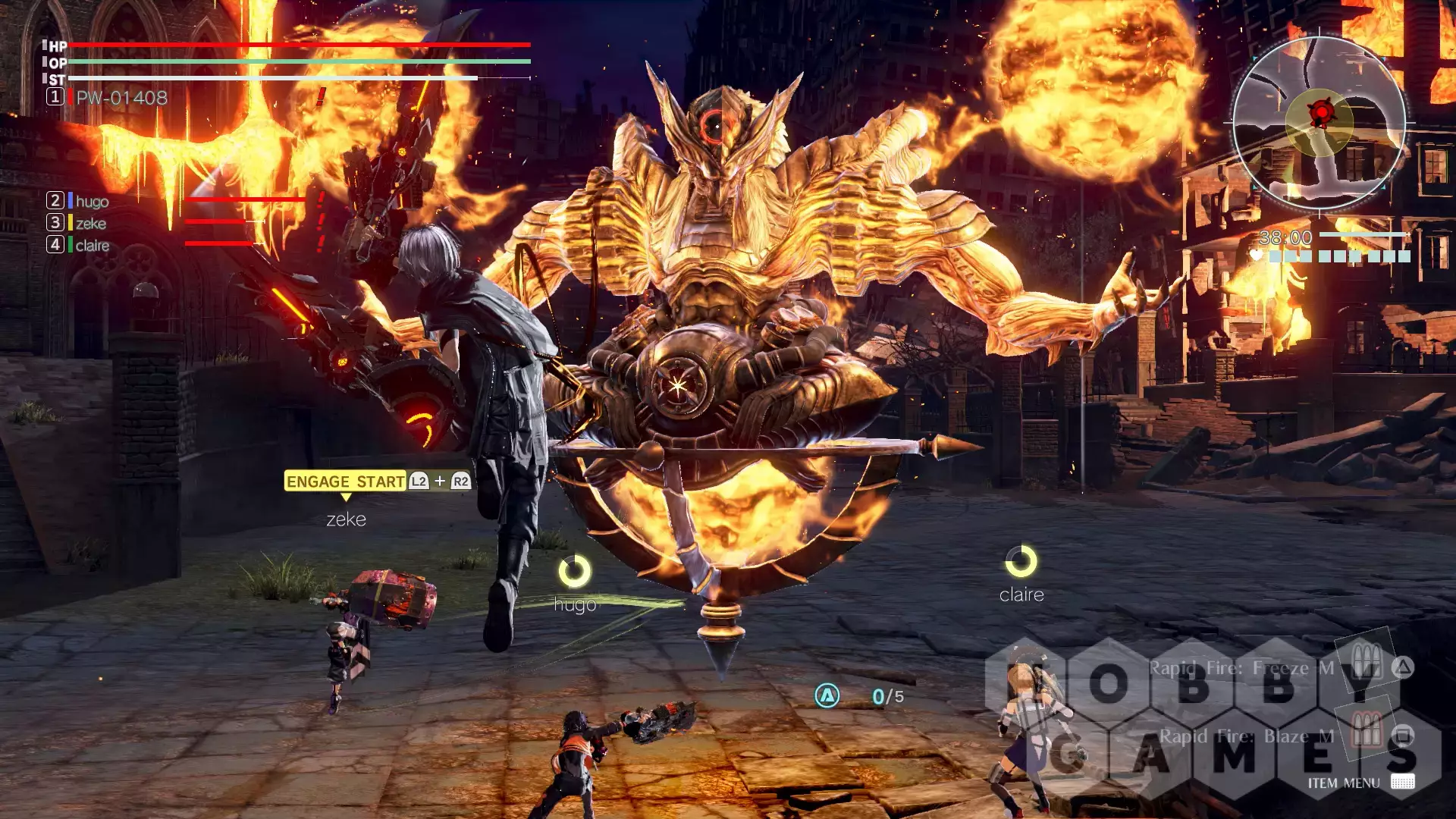Select party member claire in the list
The height and width of the screenshot is (819, 1456).
coord(92,245)
